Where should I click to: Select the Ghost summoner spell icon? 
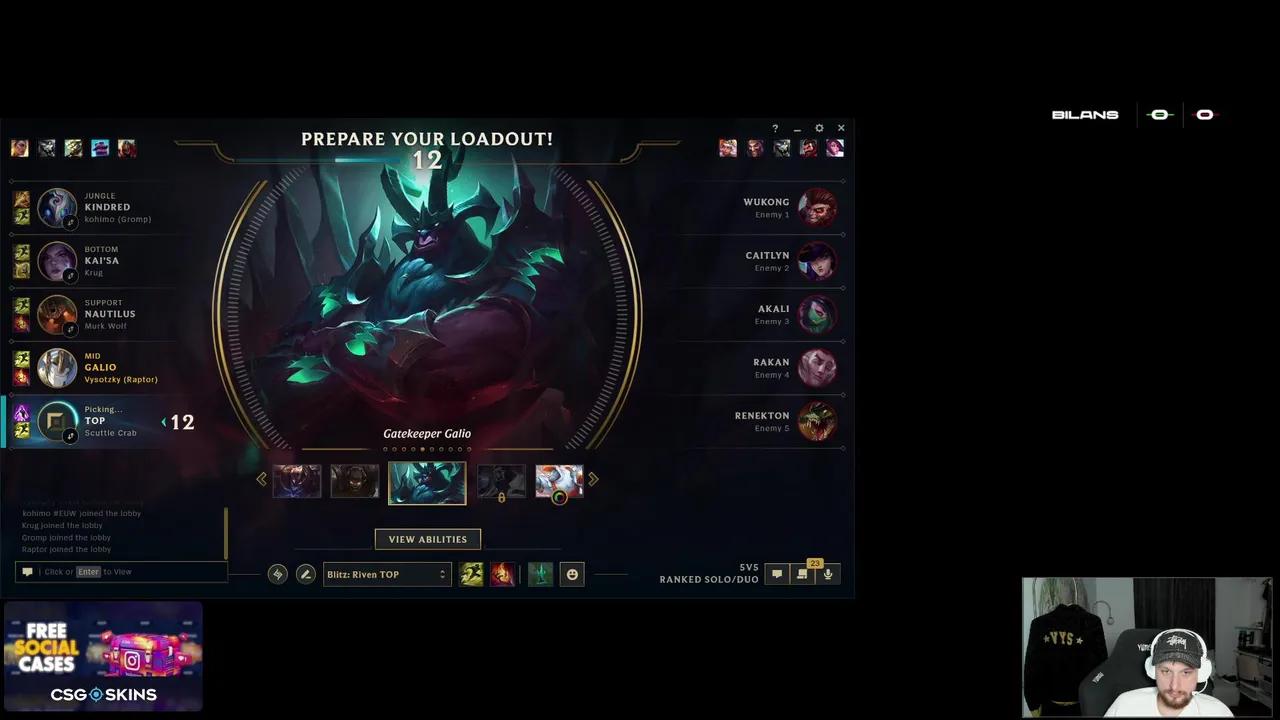471,574
